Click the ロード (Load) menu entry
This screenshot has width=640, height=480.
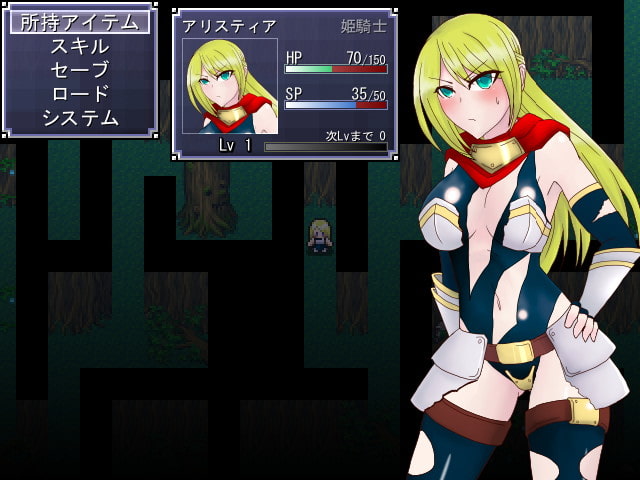coord(80,94)
